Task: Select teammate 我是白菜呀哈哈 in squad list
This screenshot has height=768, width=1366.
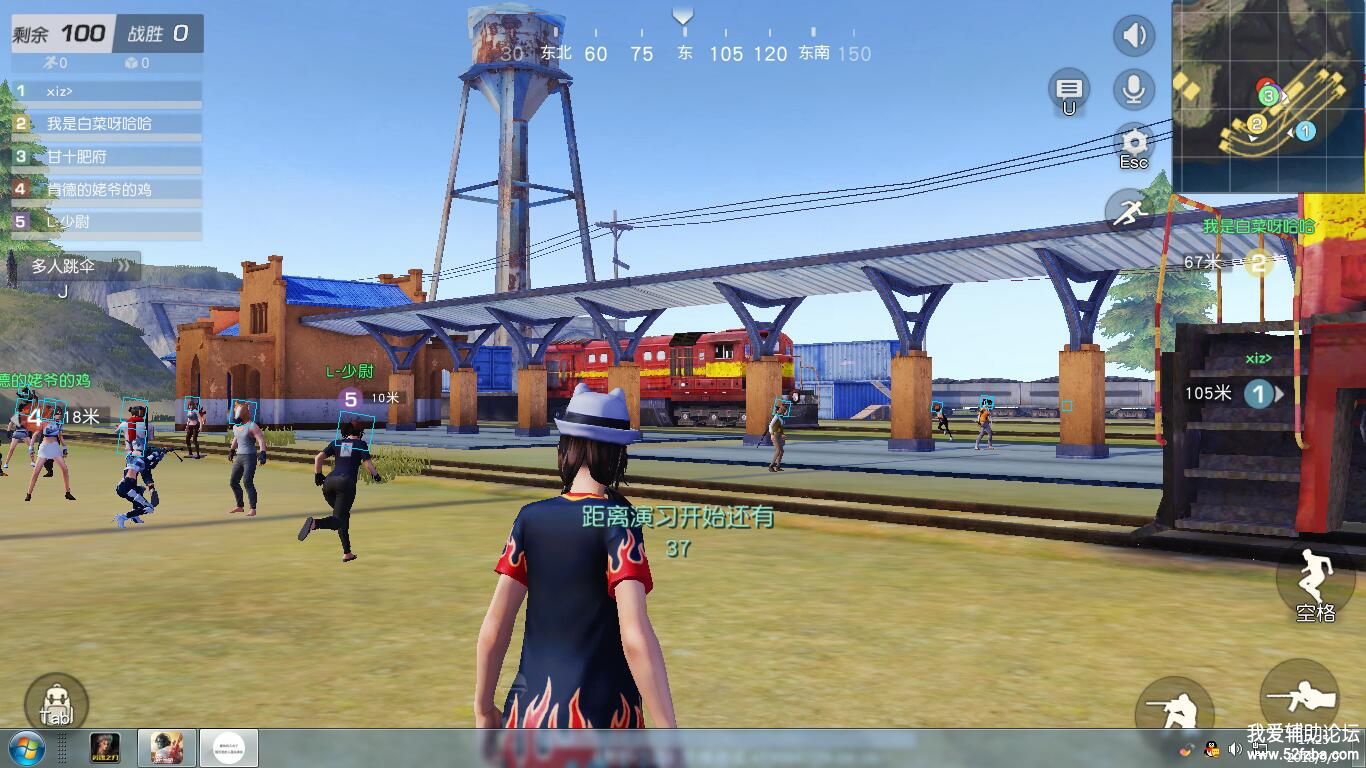Action: [107, 124]
